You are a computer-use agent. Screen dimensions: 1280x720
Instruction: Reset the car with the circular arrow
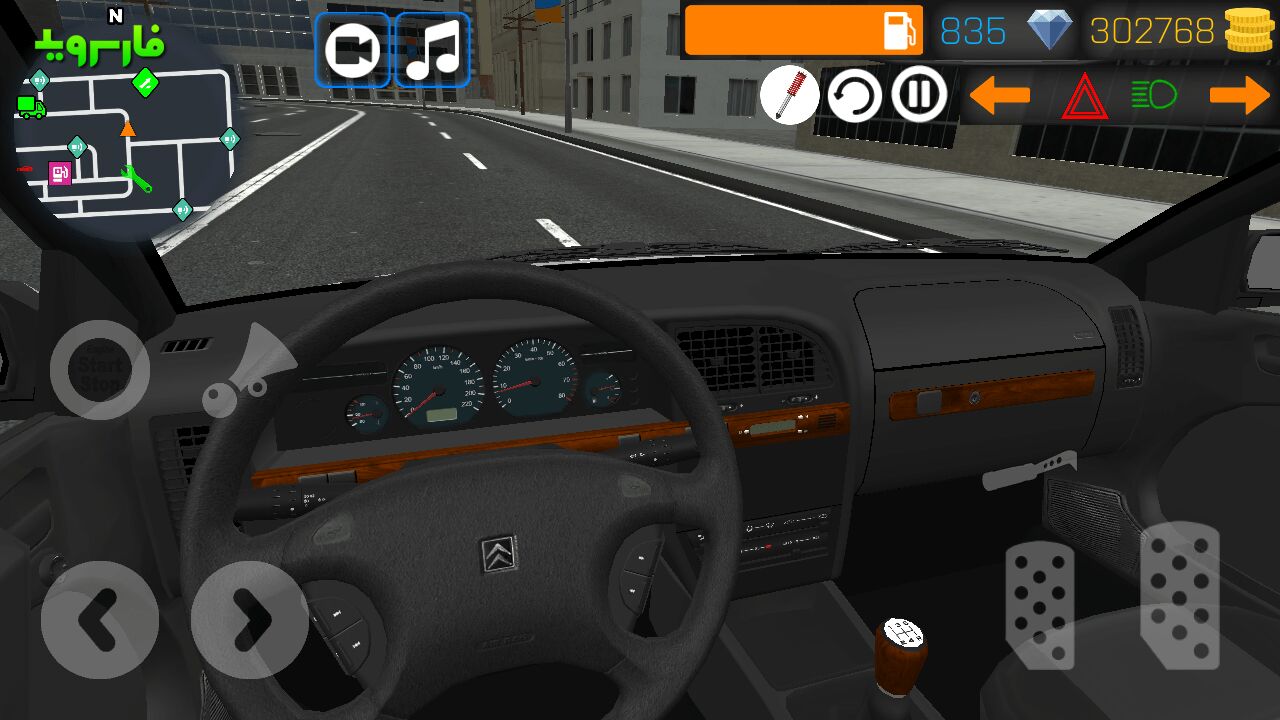854,96
